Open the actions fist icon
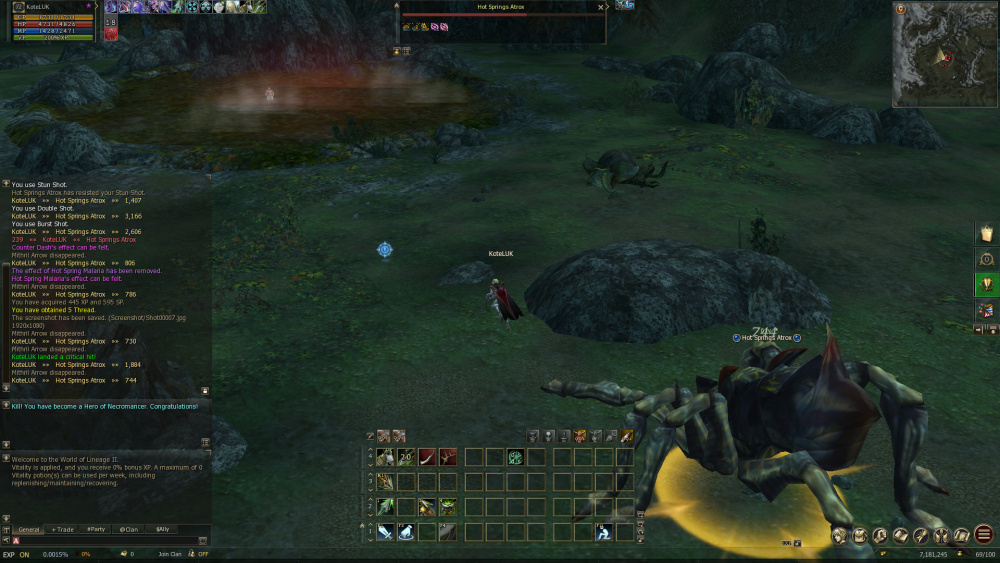1000x563 pixels. pos(881,536)
